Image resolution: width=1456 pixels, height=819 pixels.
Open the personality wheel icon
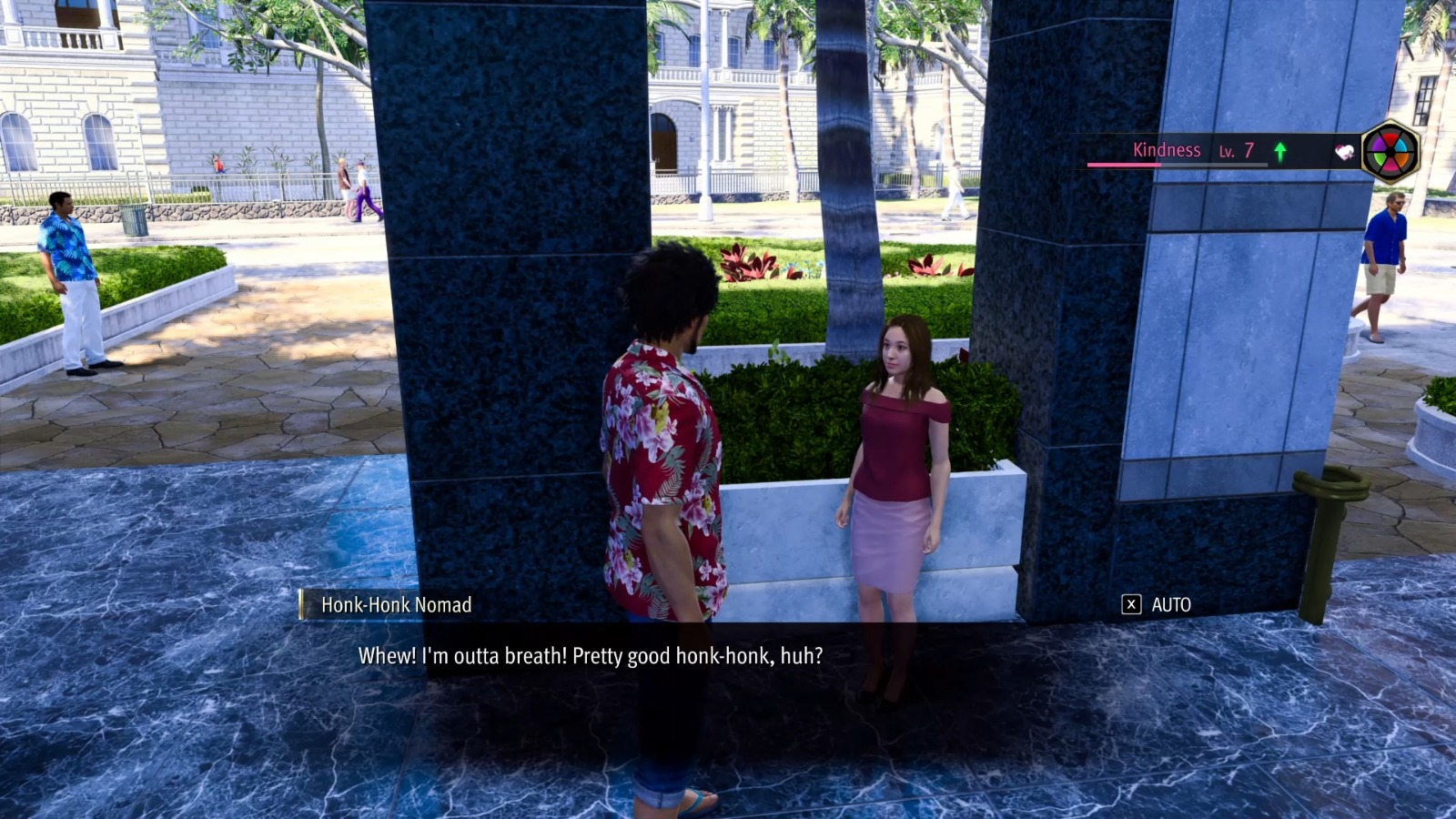click(1391, 151)
